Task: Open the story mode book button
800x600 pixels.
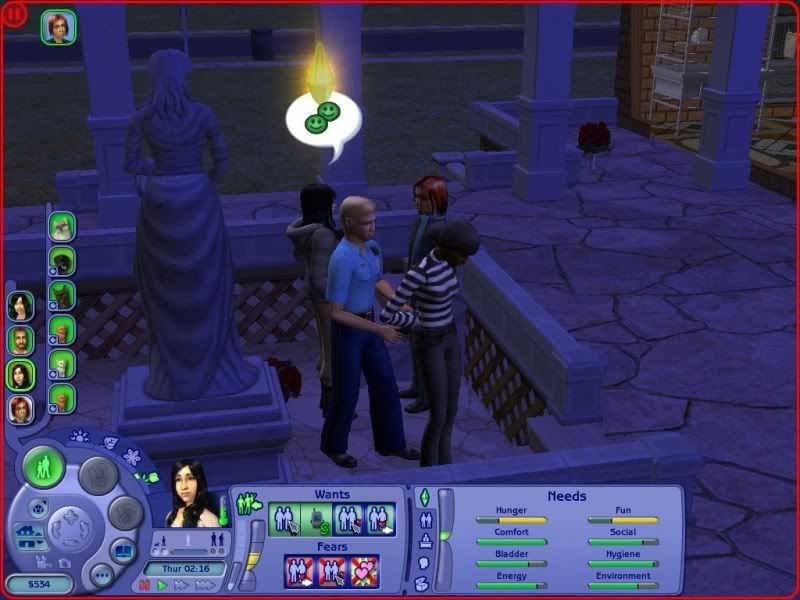Action: click(x=122, y=550)
